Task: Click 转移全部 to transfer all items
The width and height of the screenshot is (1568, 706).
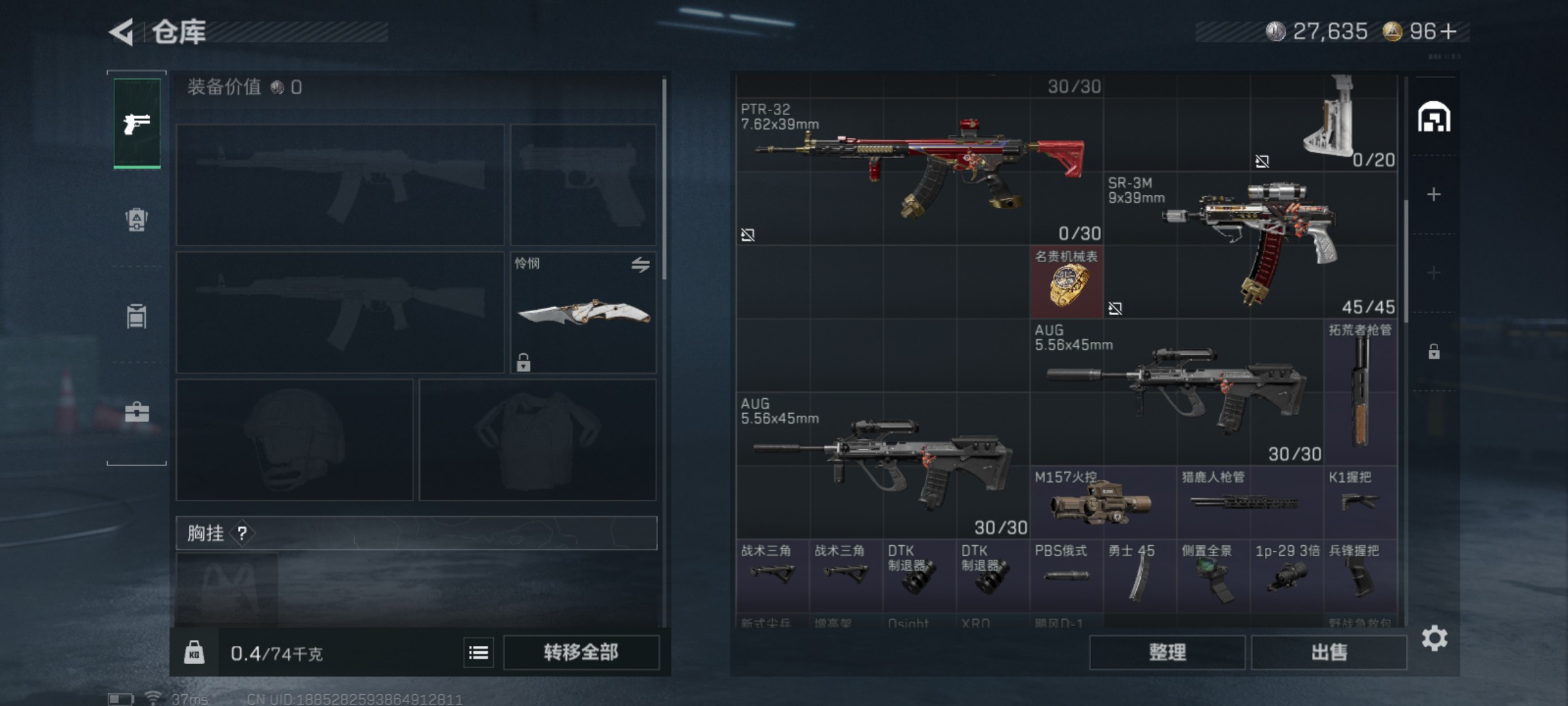Action: point(581,652)
